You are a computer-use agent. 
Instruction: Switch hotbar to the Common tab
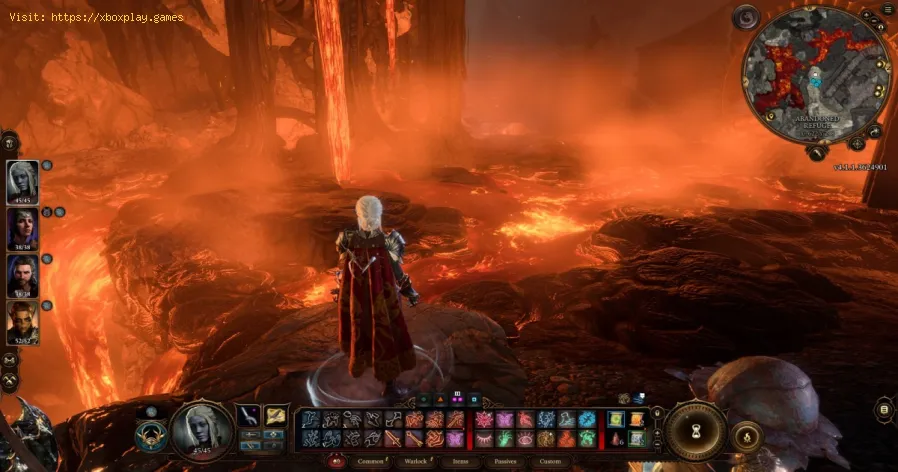pyautogui.click(x=369, y=461)
